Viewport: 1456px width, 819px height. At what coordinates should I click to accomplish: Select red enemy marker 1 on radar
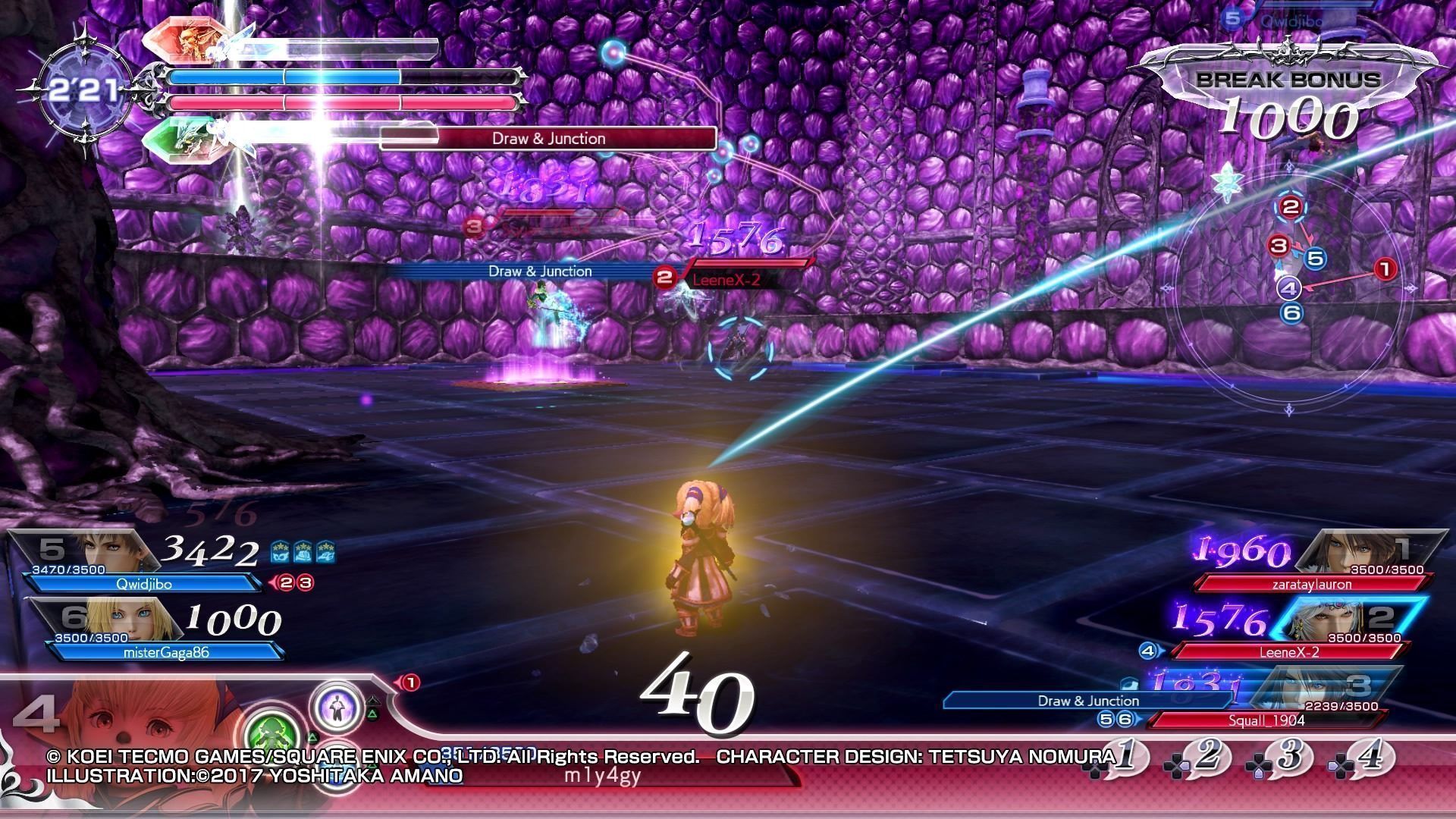pyautogui.click(x=1385, y=268)
